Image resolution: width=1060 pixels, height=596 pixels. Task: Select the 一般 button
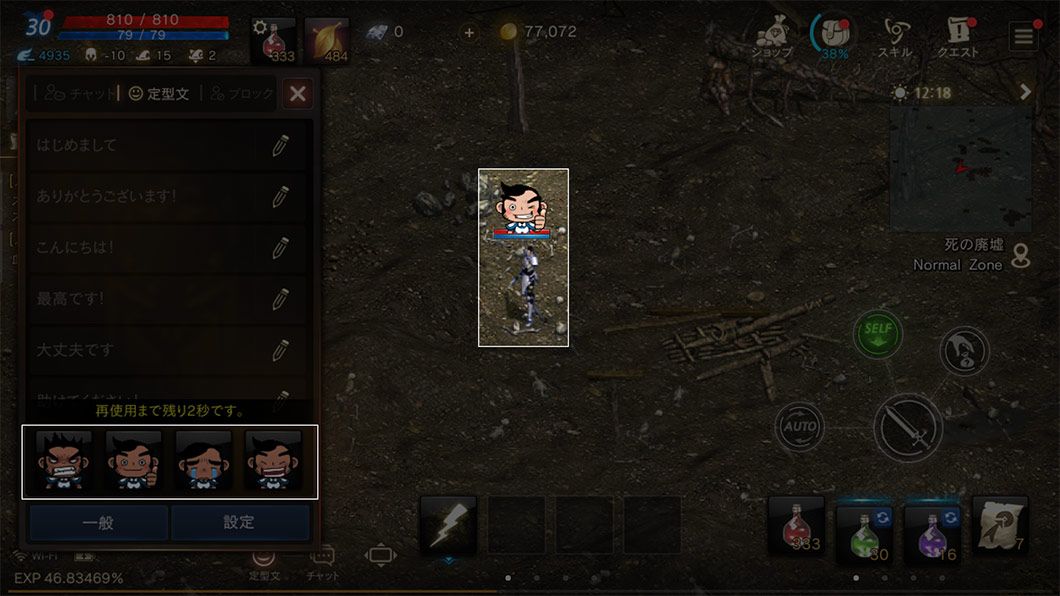coord(98,522)
